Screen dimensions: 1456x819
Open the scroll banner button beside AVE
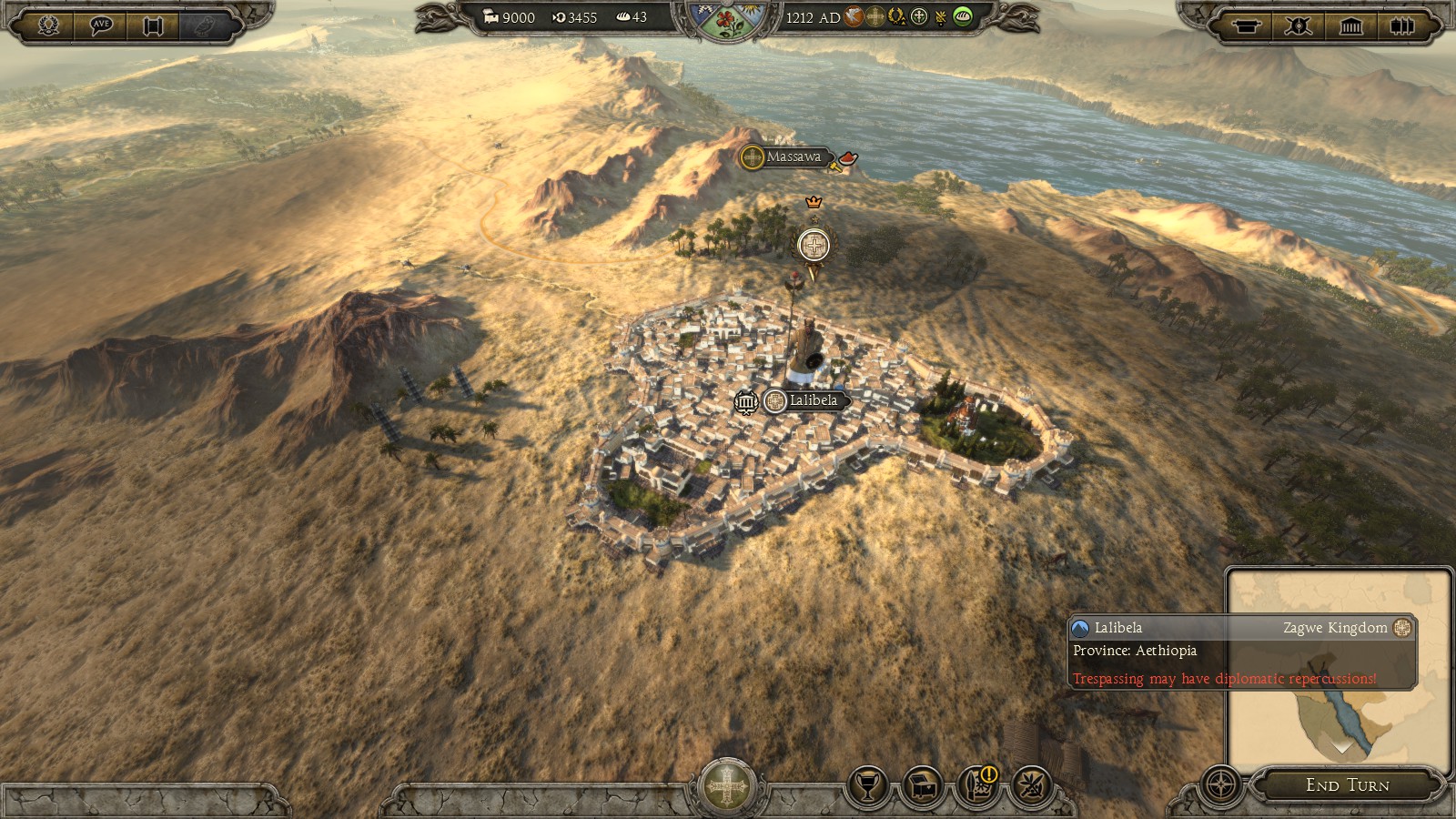click(x=153, y=25)
